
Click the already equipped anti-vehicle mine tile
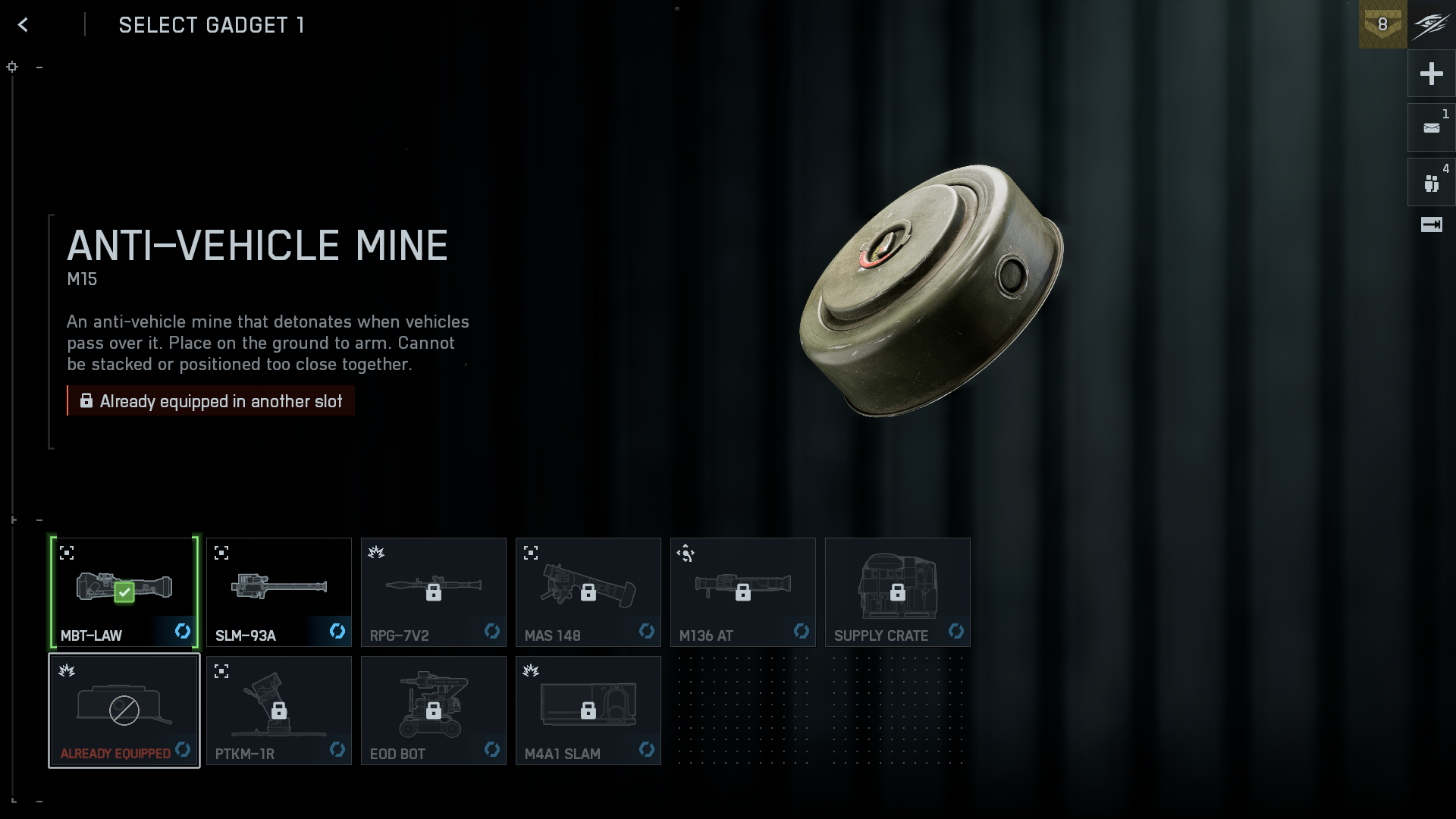(124, 711)
